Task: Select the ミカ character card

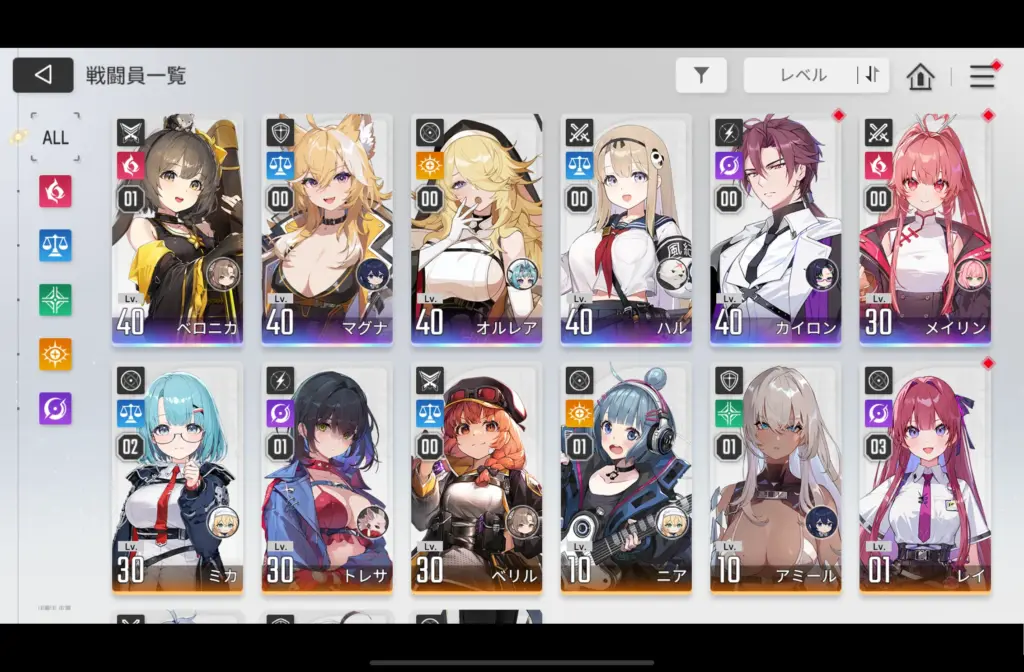Action: 177,478
